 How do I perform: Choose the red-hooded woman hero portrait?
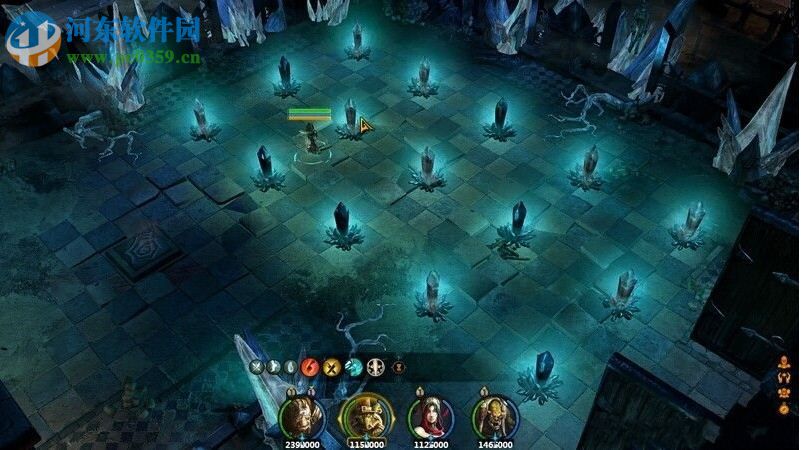[x=430, y=415]
